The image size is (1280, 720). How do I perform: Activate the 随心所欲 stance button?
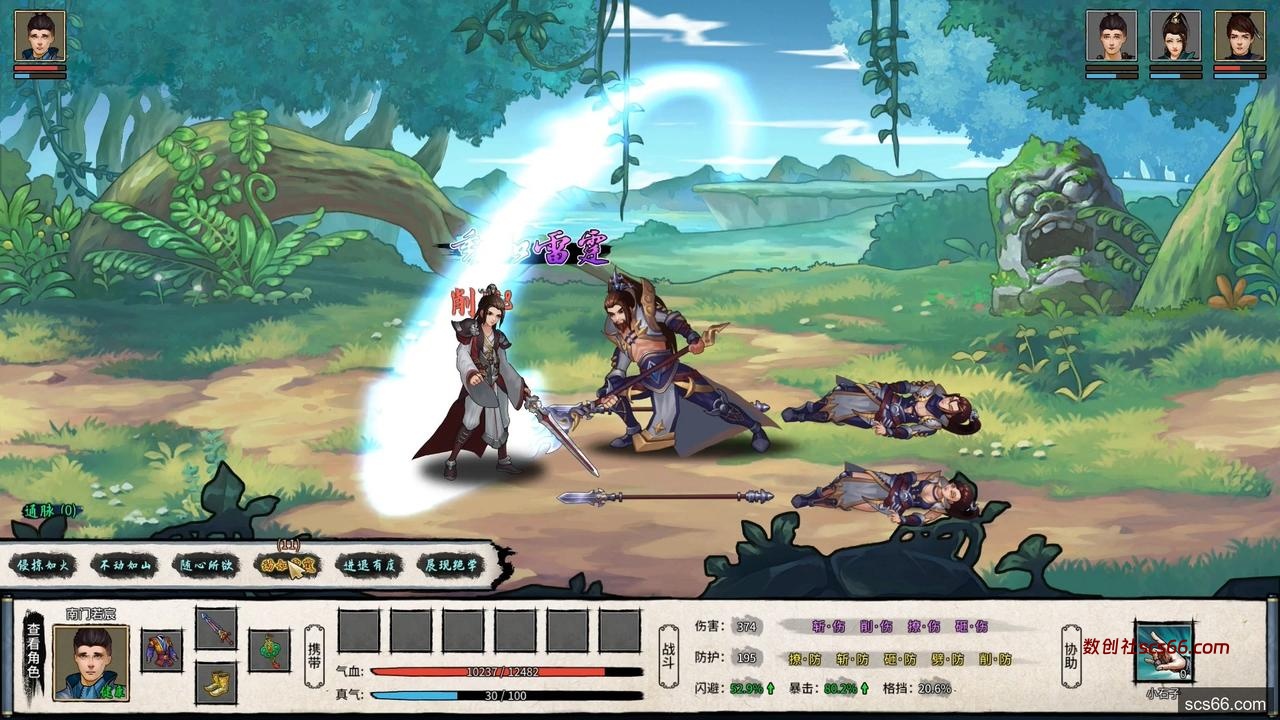coord(206,565)
